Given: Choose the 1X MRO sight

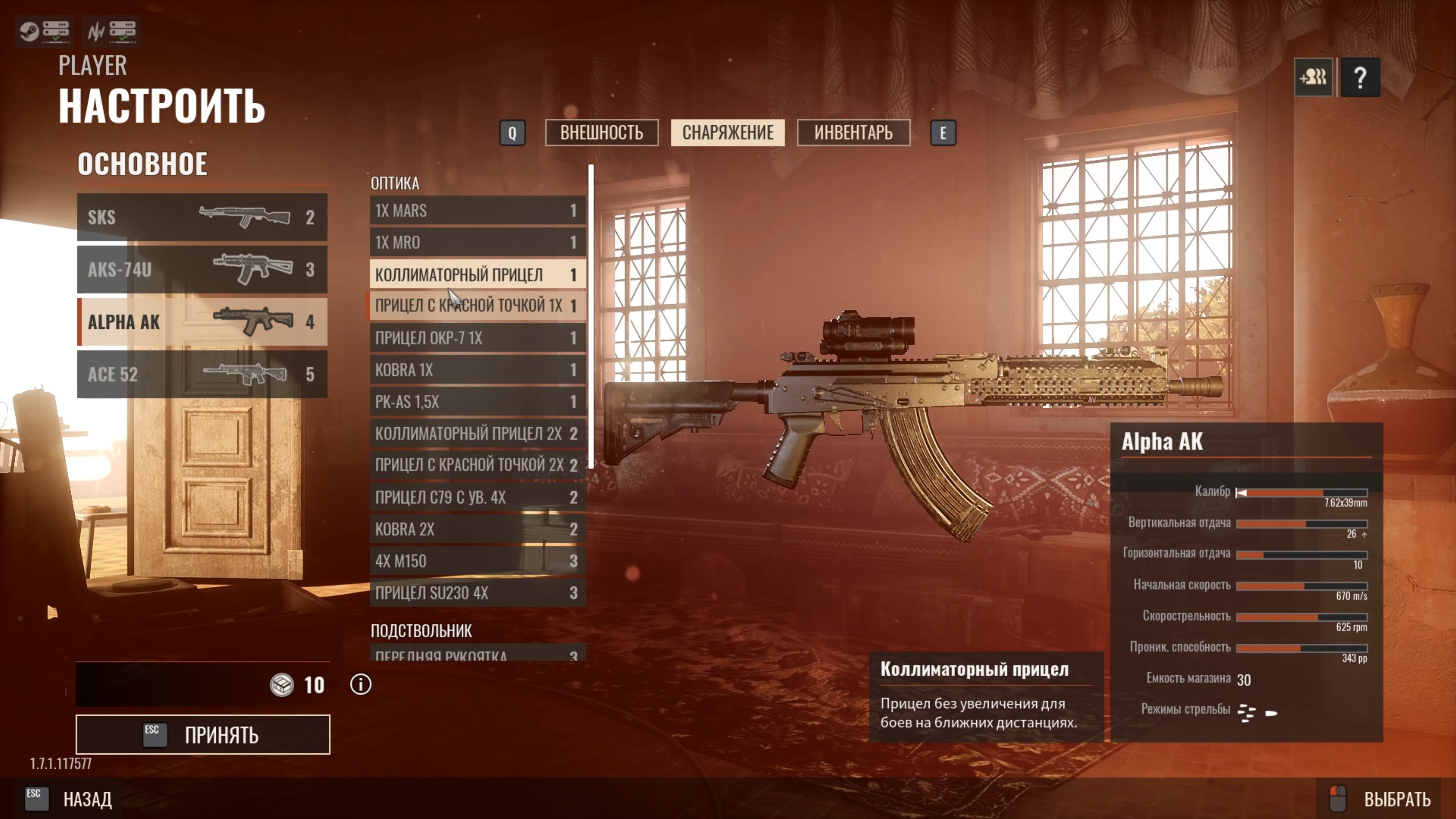Looking at the screenshot, I should point(477,243).
